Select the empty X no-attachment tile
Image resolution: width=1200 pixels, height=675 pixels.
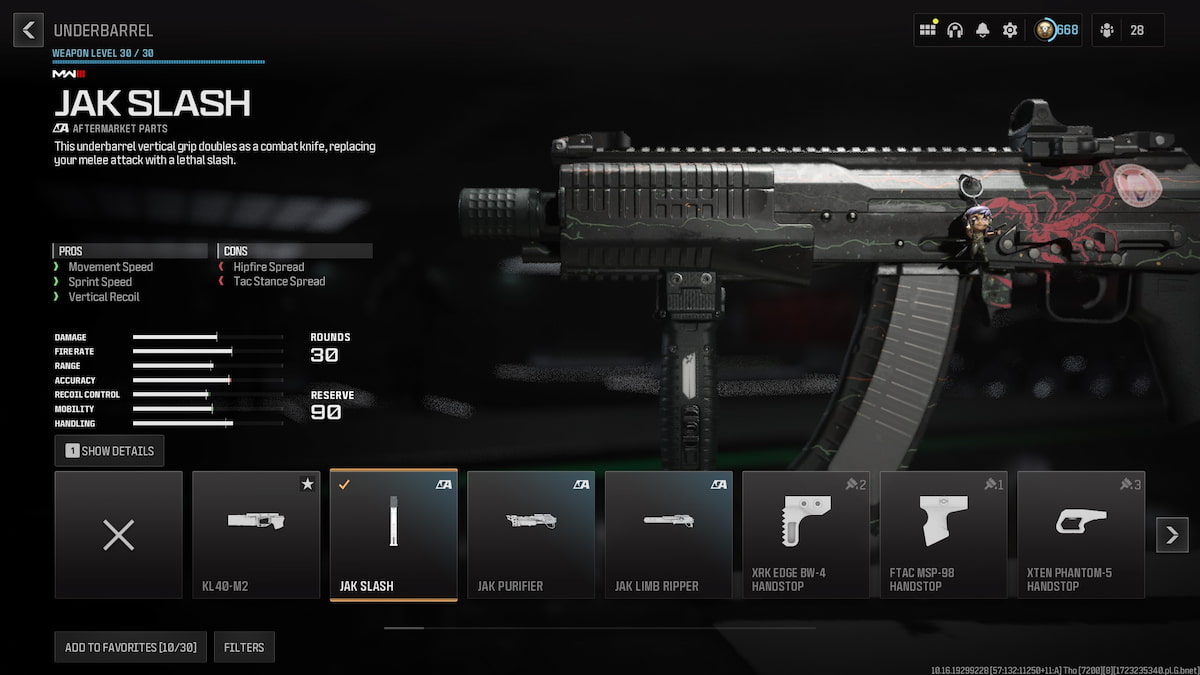(119, 535)
